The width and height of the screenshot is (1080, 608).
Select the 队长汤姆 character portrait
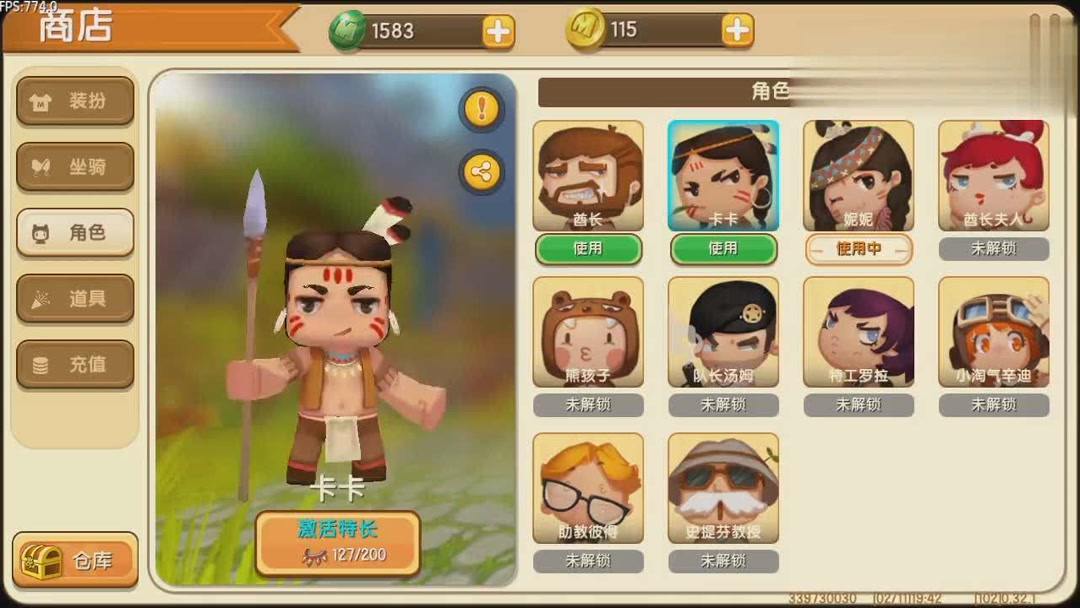point(723,332)
